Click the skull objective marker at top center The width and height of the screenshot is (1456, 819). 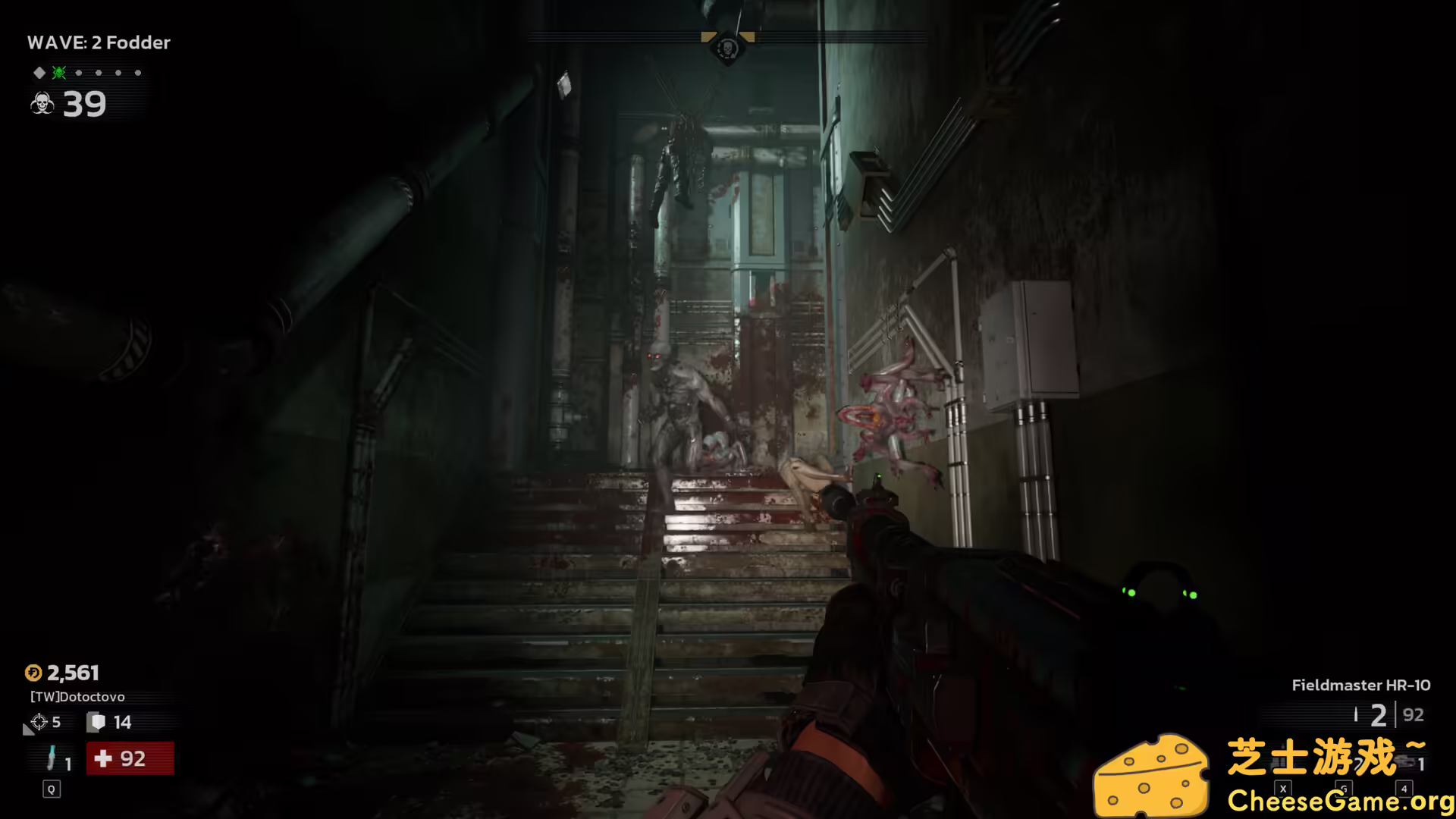[x=726, y=47]
